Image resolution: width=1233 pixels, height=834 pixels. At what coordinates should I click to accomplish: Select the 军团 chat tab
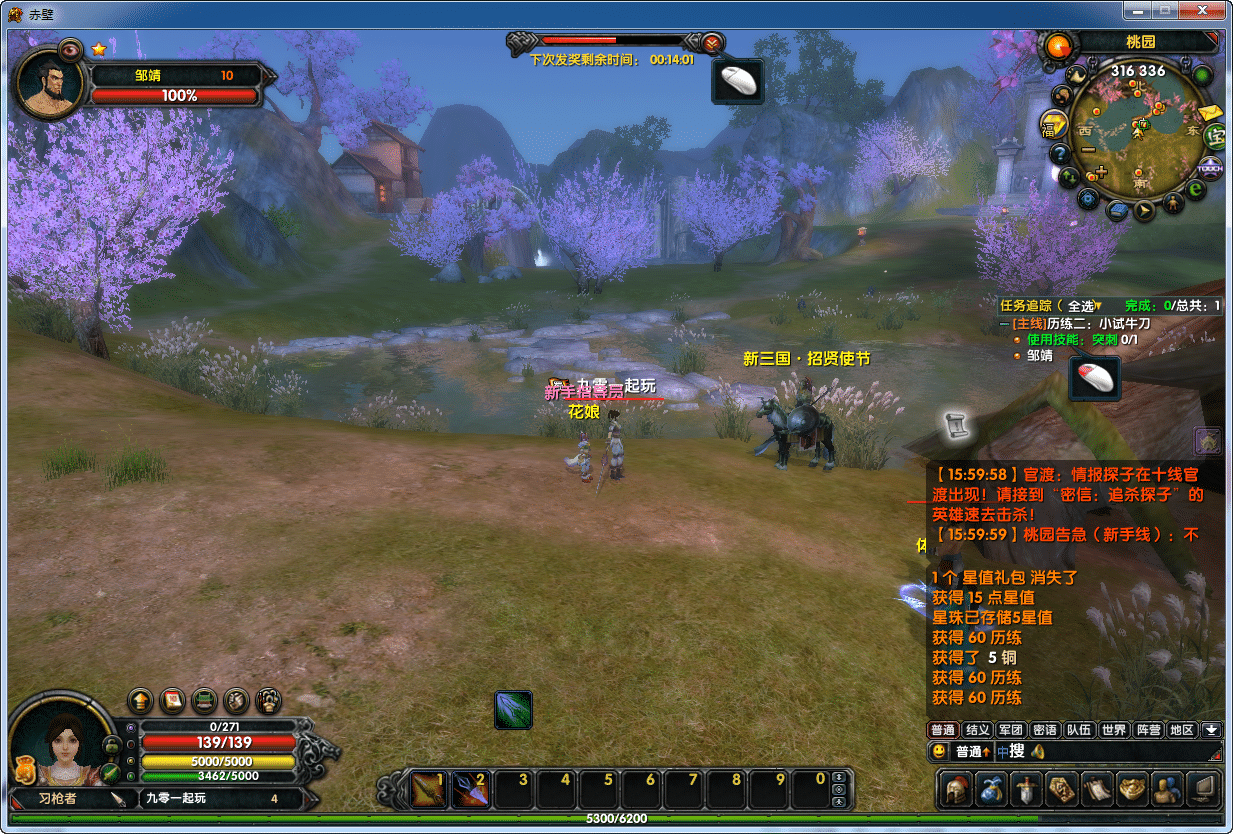pyautogui.click(x=1010, y=730)
